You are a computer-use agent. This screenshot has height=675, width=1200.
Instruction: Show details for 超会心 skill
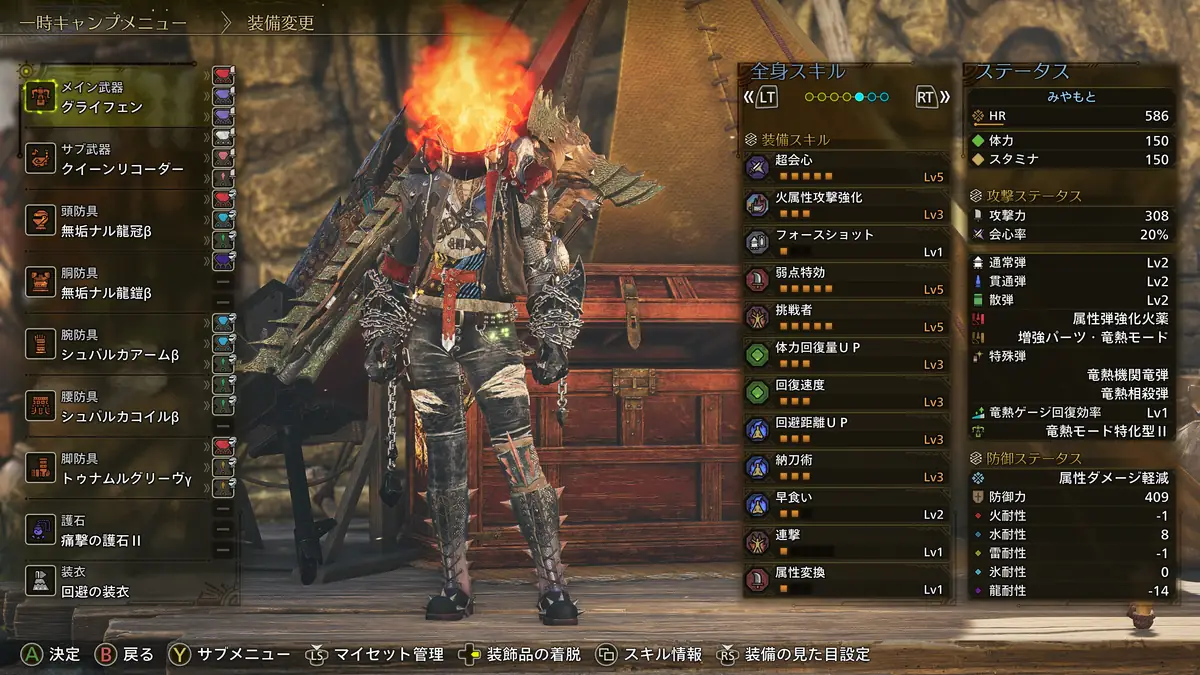click(x=846, y=167)
